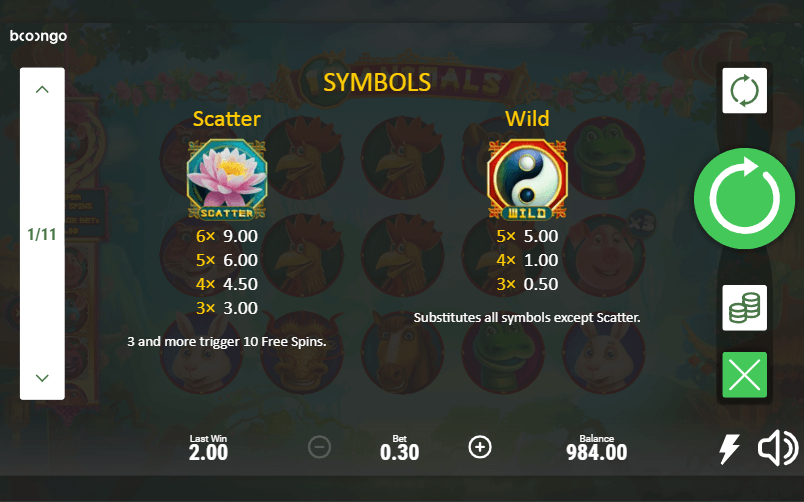Close the symbols paytable
This screenshot has height=502, width=804.
tap(744, 375)
